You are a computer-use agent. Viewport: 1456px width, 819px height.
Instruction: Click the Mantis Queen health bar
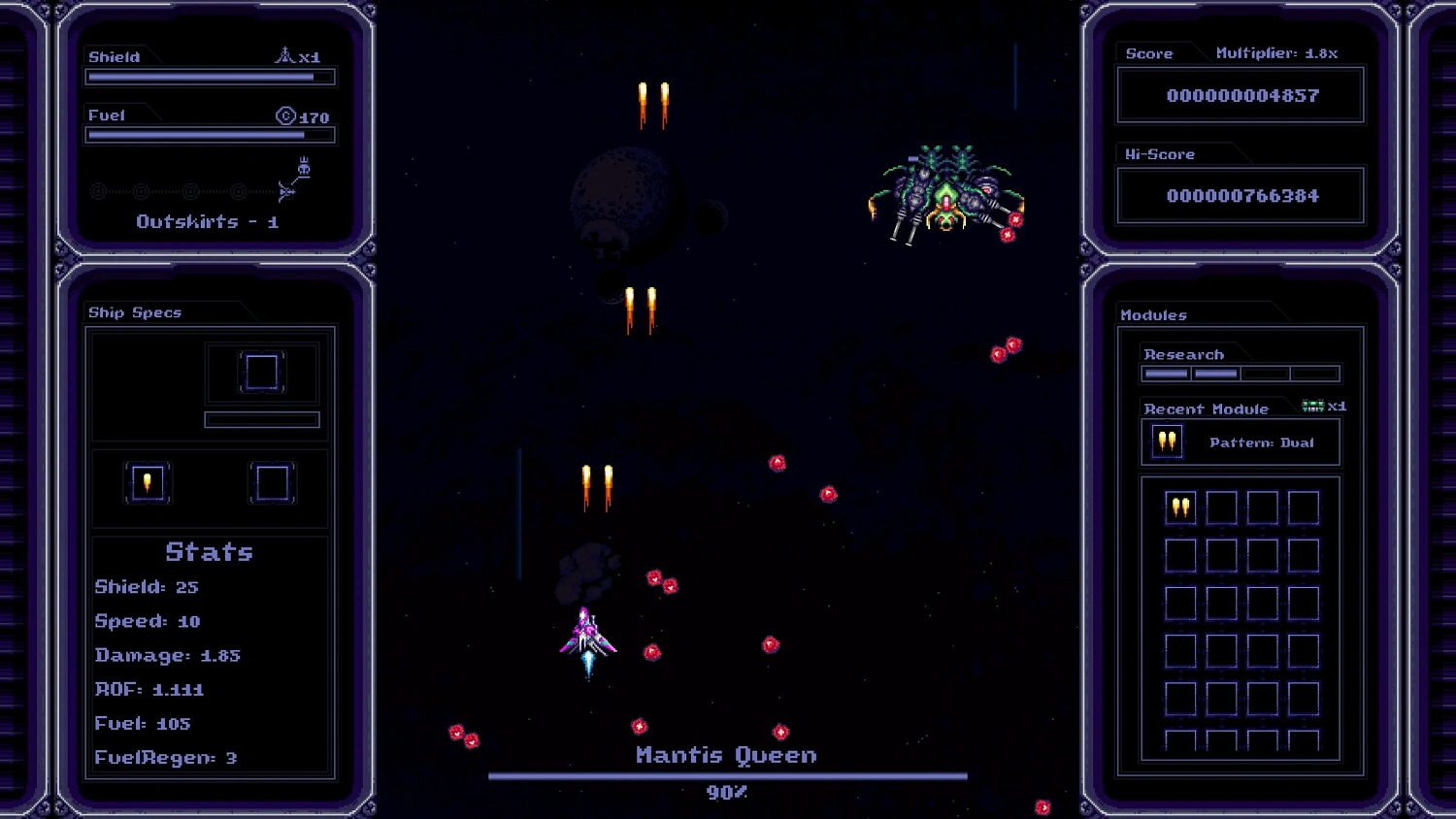pos(726,774)
